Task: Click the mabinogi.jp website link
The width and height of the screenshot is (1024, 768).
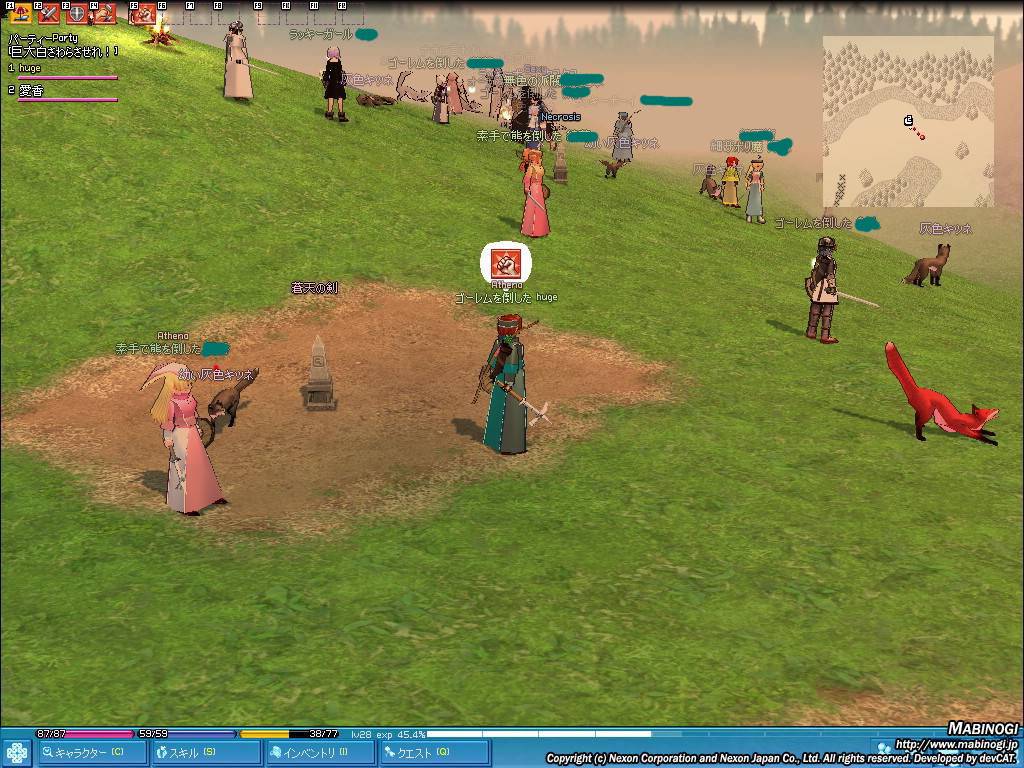Action: [955, 745]
